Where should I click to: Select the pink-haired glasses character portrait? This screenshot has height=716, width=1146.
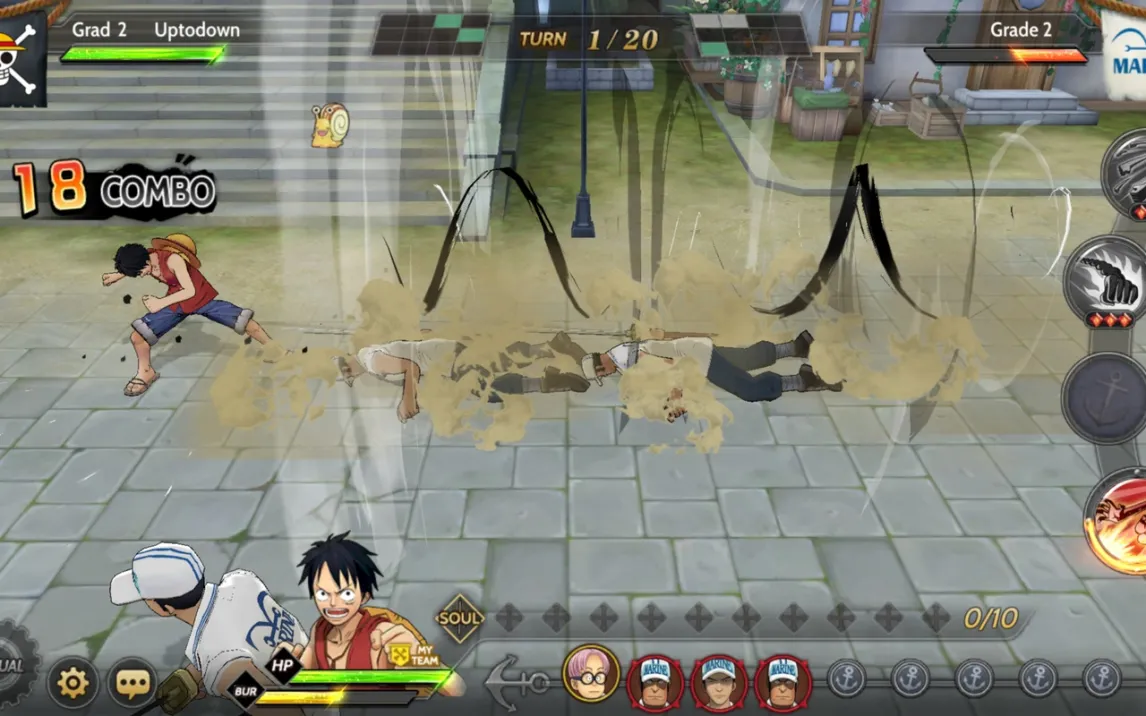(591, 673)
